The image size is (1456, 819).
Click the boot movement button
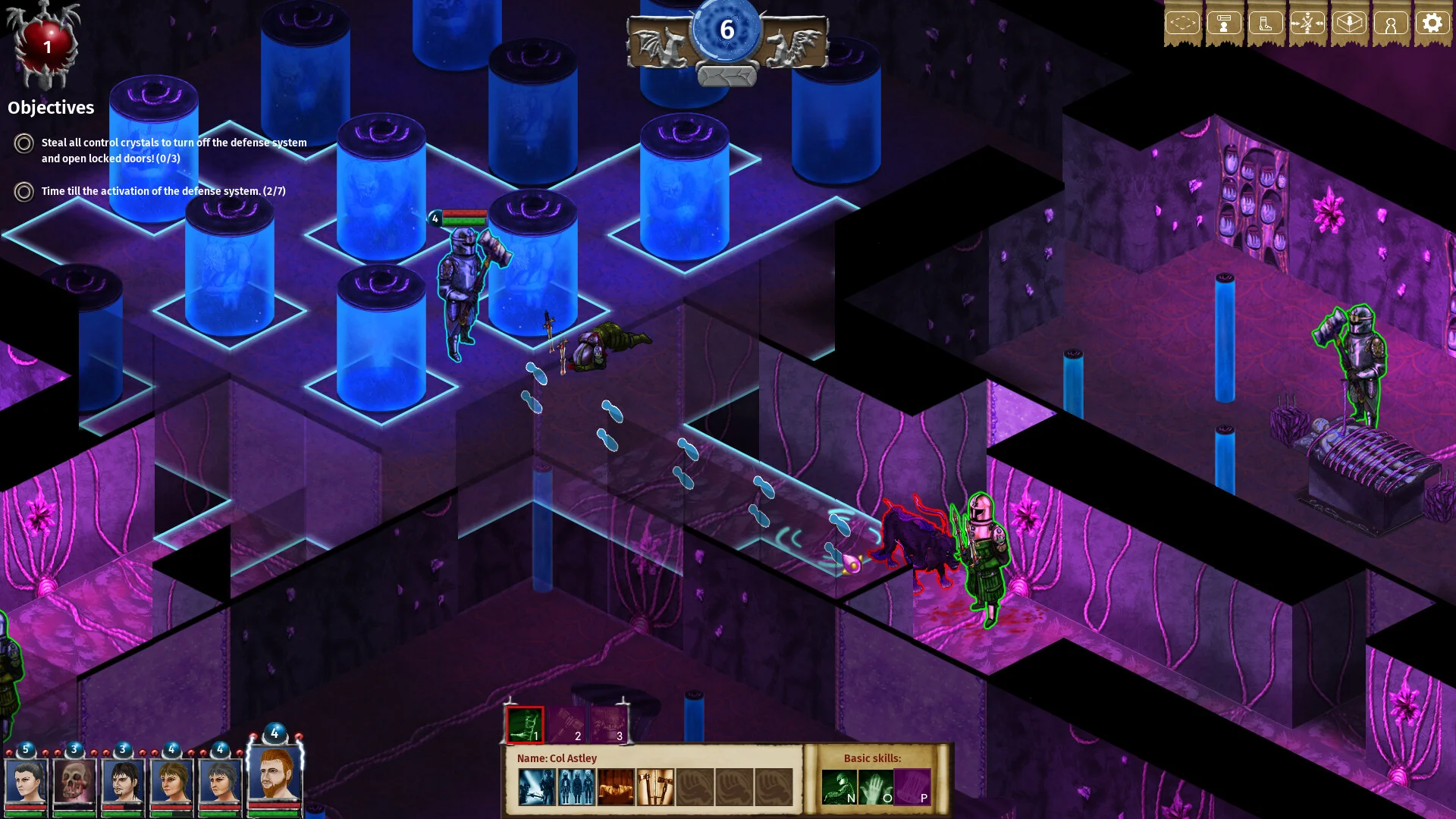(1265, 24)
